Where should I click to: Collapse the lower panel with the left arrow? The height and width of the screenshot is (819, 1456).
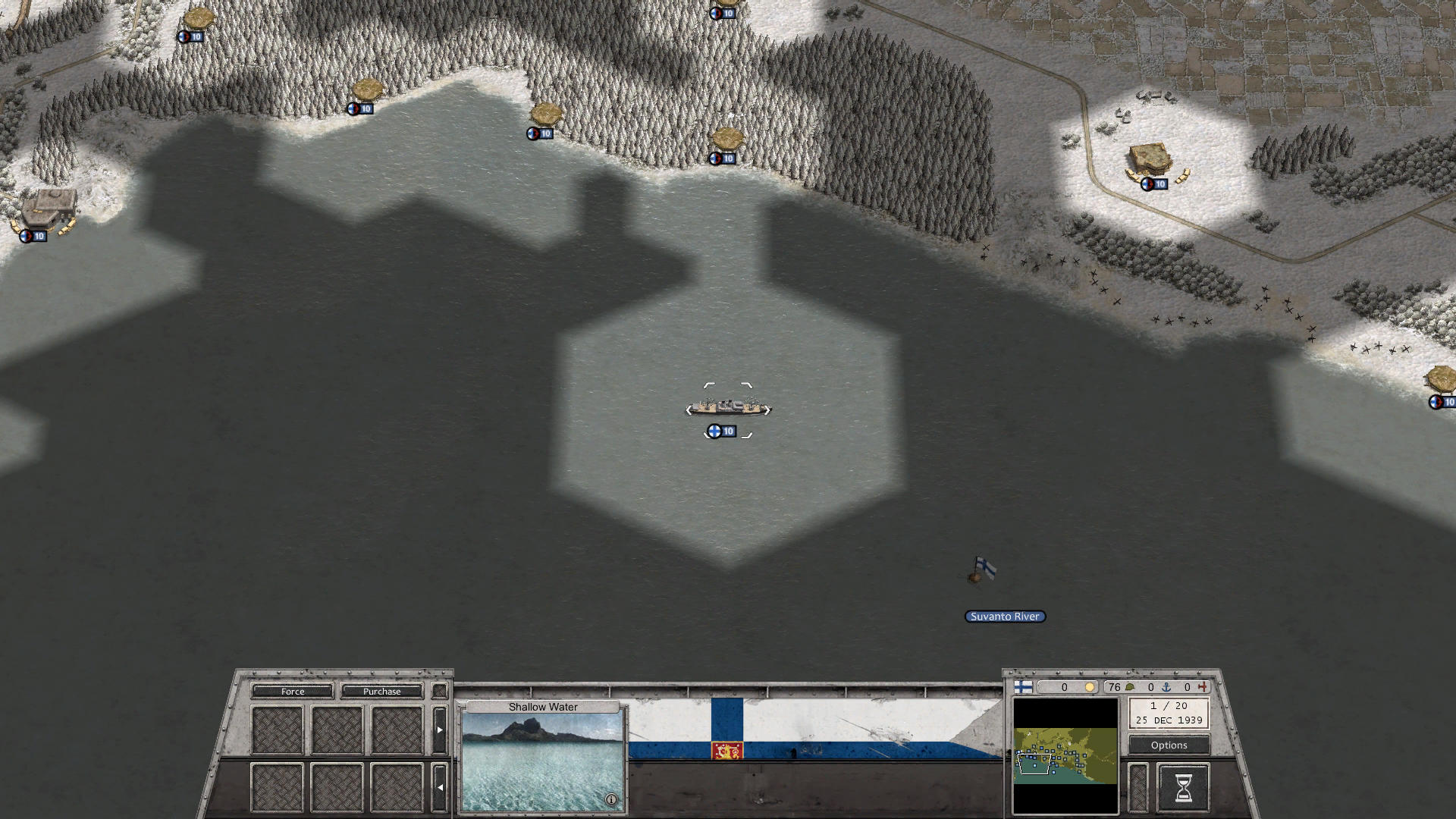click(x=439, y=786)
